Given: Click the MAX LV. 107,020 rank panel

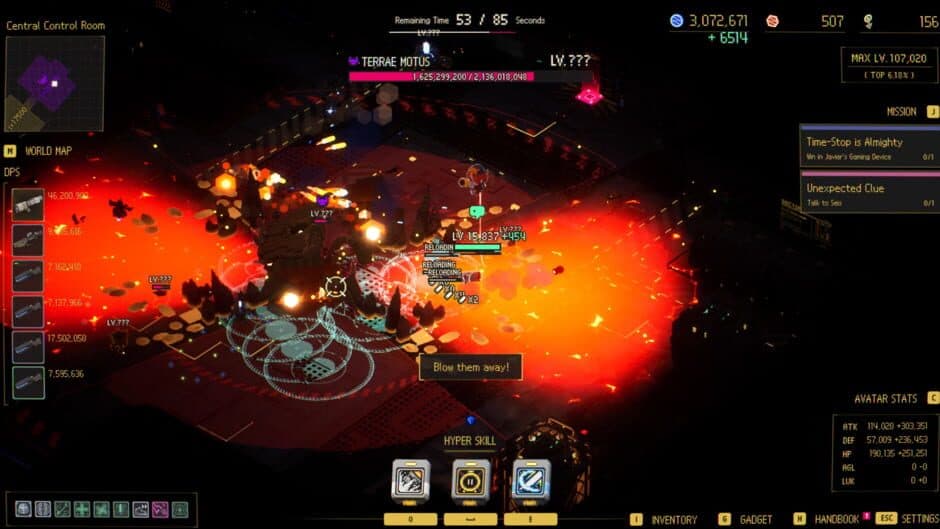Looking at the screenshot, I should point(888,65).
